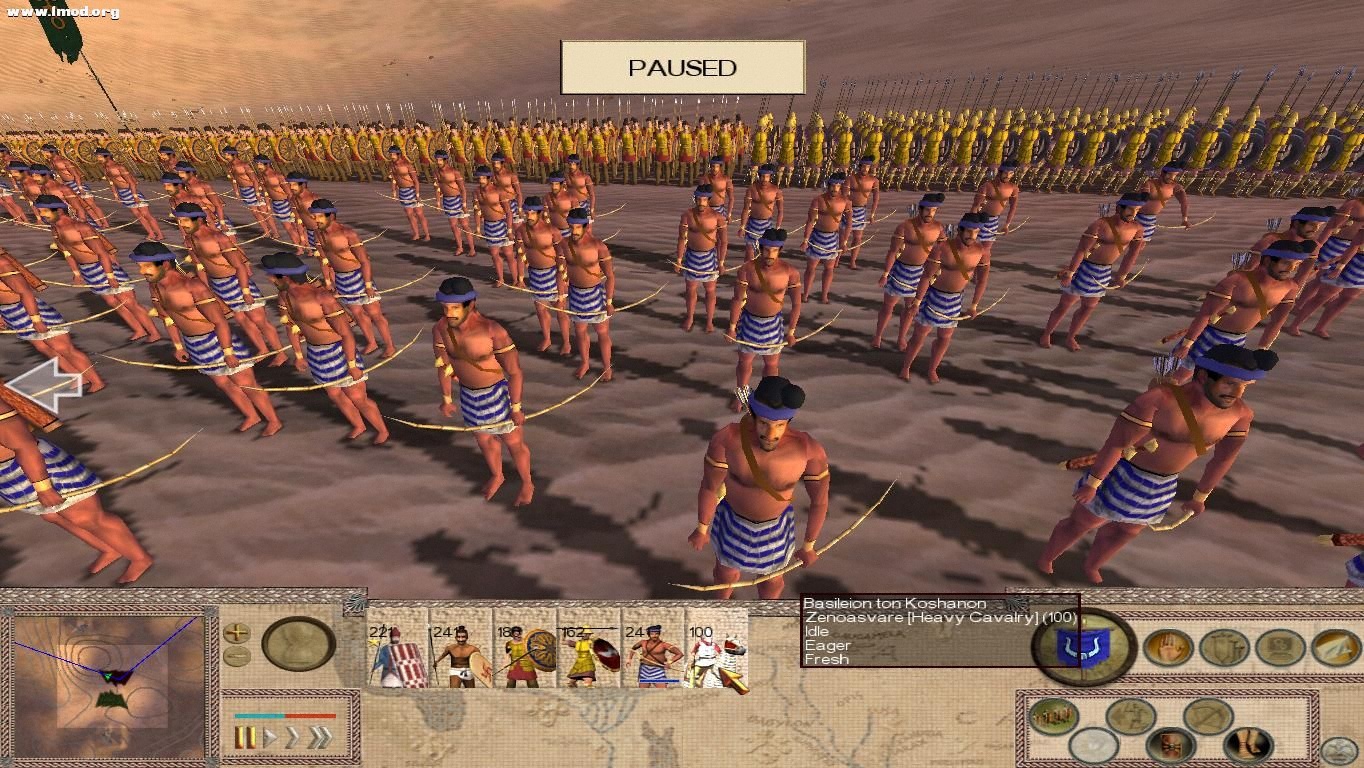Toggle the running feet button
The width and height of the screenshot is (1364, 768).
1247,745
